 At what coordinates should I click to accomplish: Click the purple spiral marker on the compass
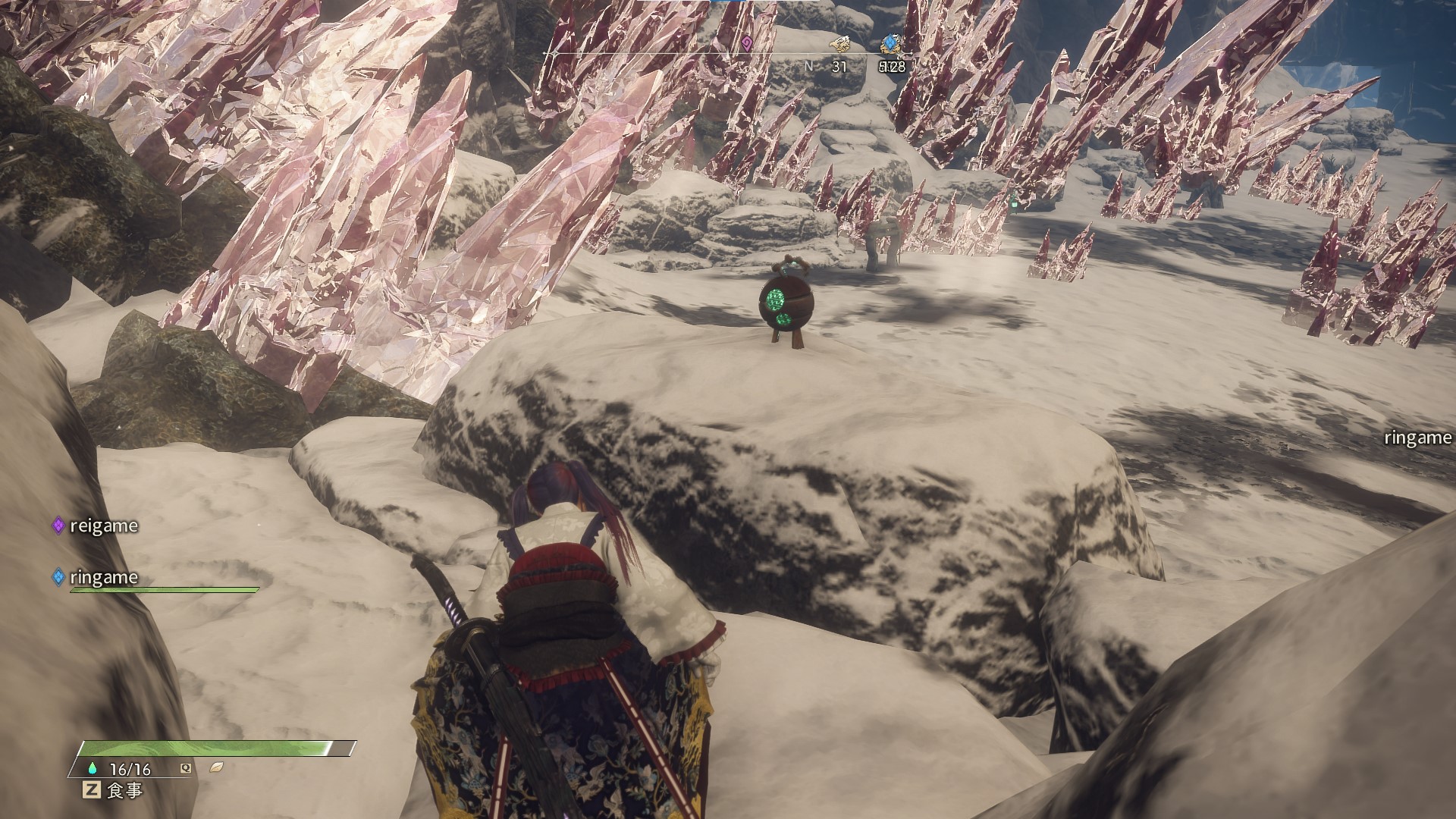click(747, 43)
